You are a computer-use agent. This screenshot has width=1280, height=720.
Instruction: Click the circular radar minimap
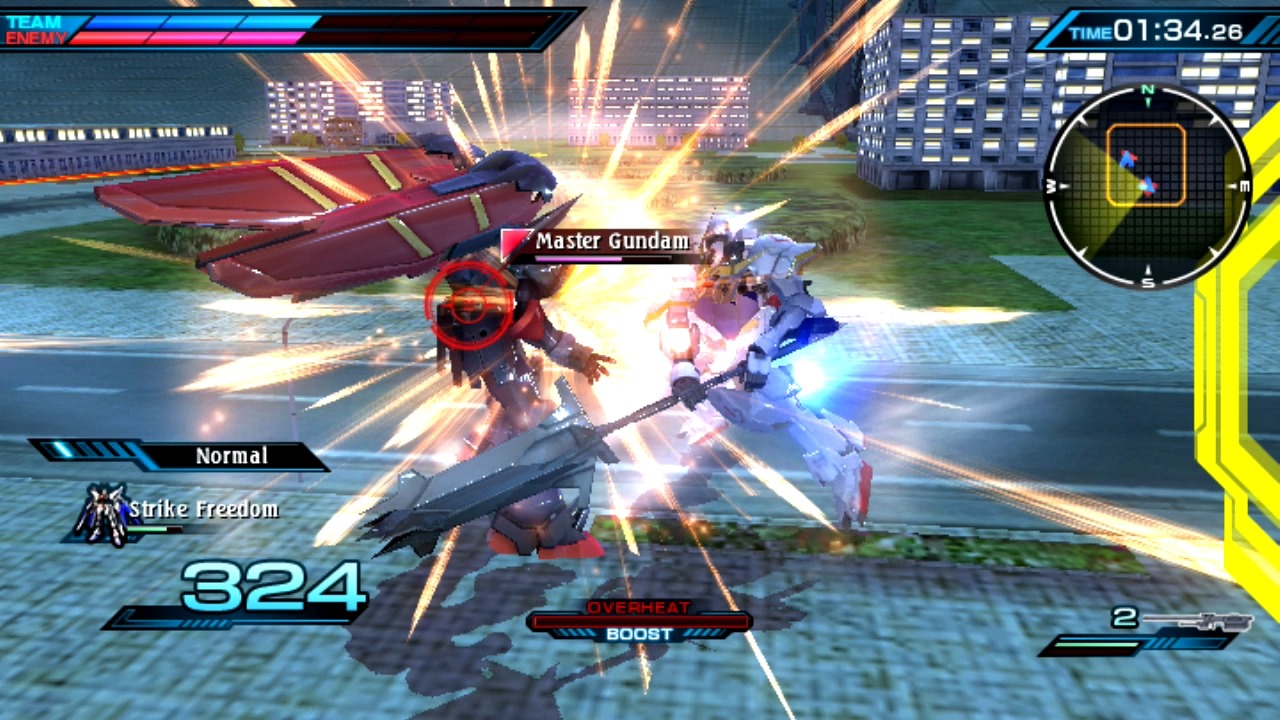[x=1147, y=186]
